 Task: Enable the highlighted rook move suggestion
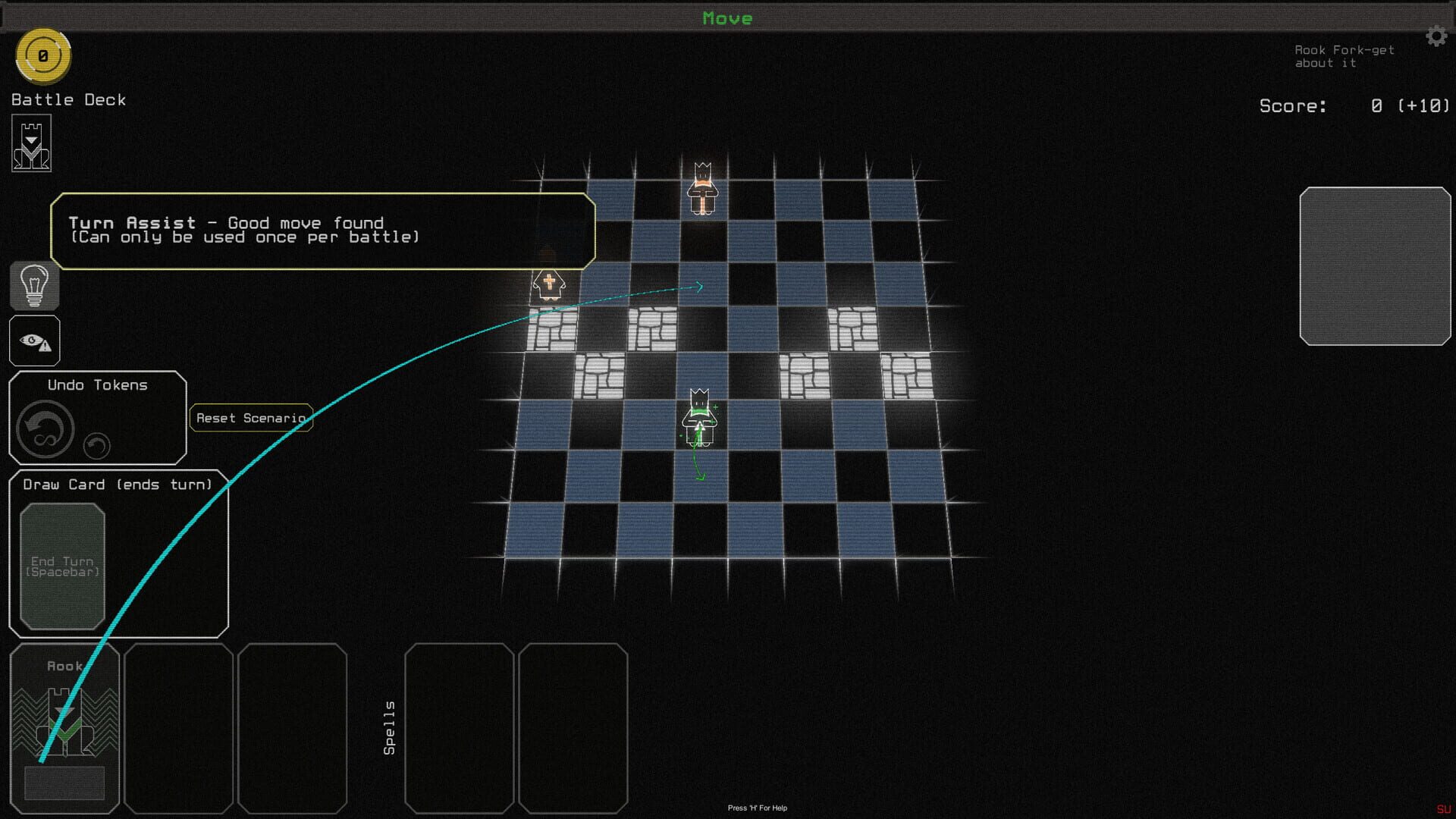point(698,287)
